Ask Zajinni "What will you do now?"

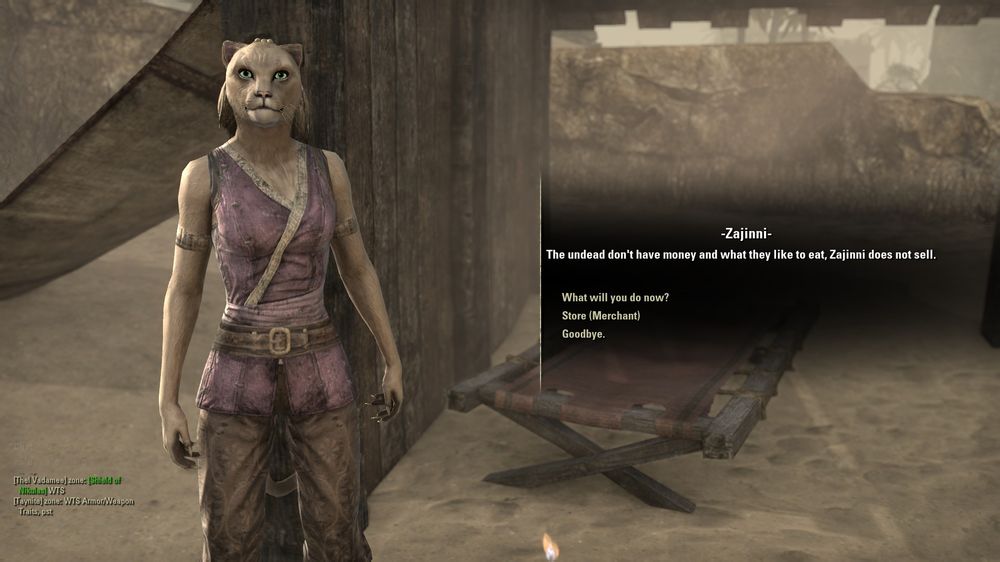615,298
